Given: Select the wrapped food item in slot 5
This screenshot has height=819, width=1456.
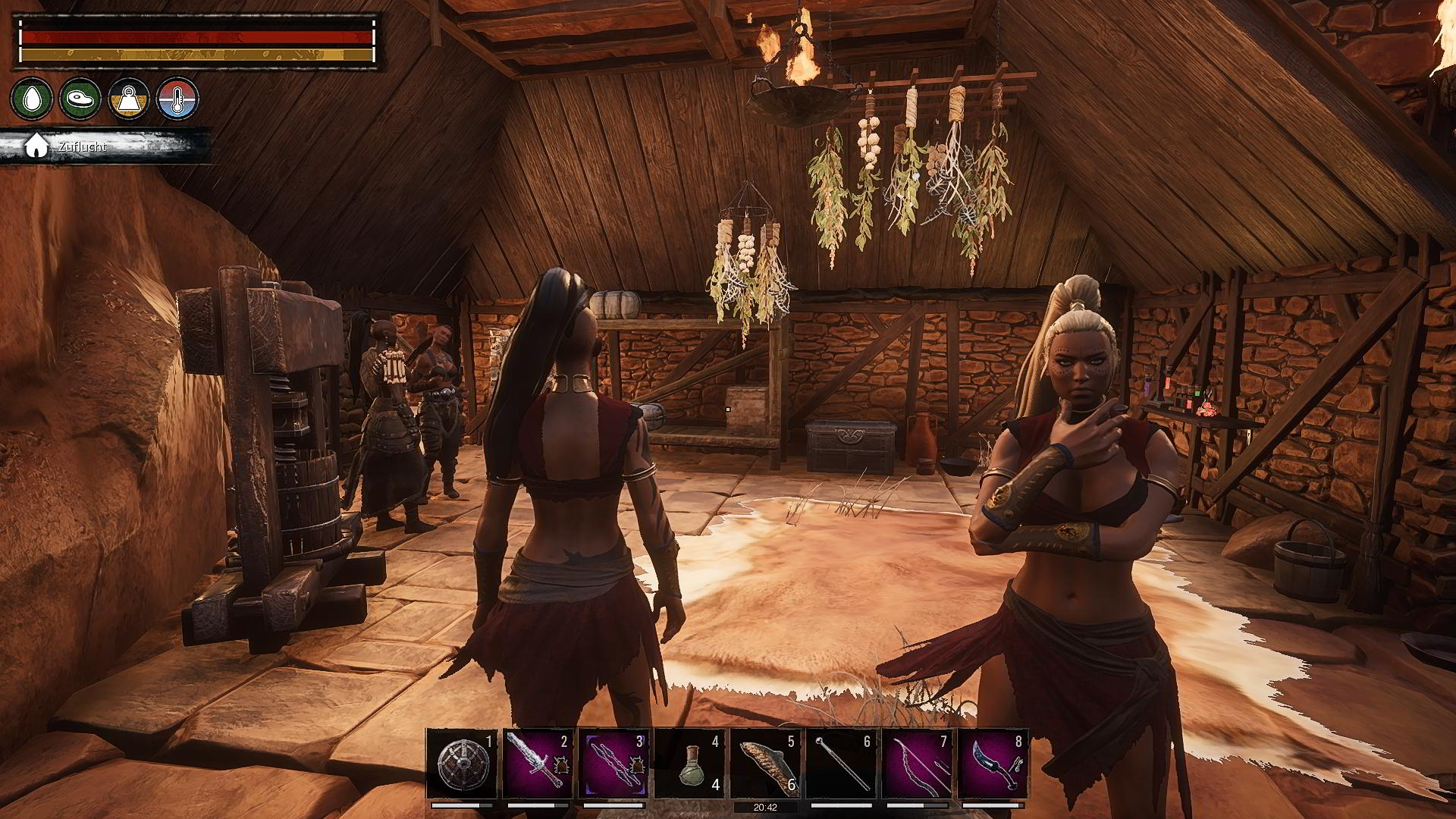Looking at the screenshot, I should (x=765, y=764).
